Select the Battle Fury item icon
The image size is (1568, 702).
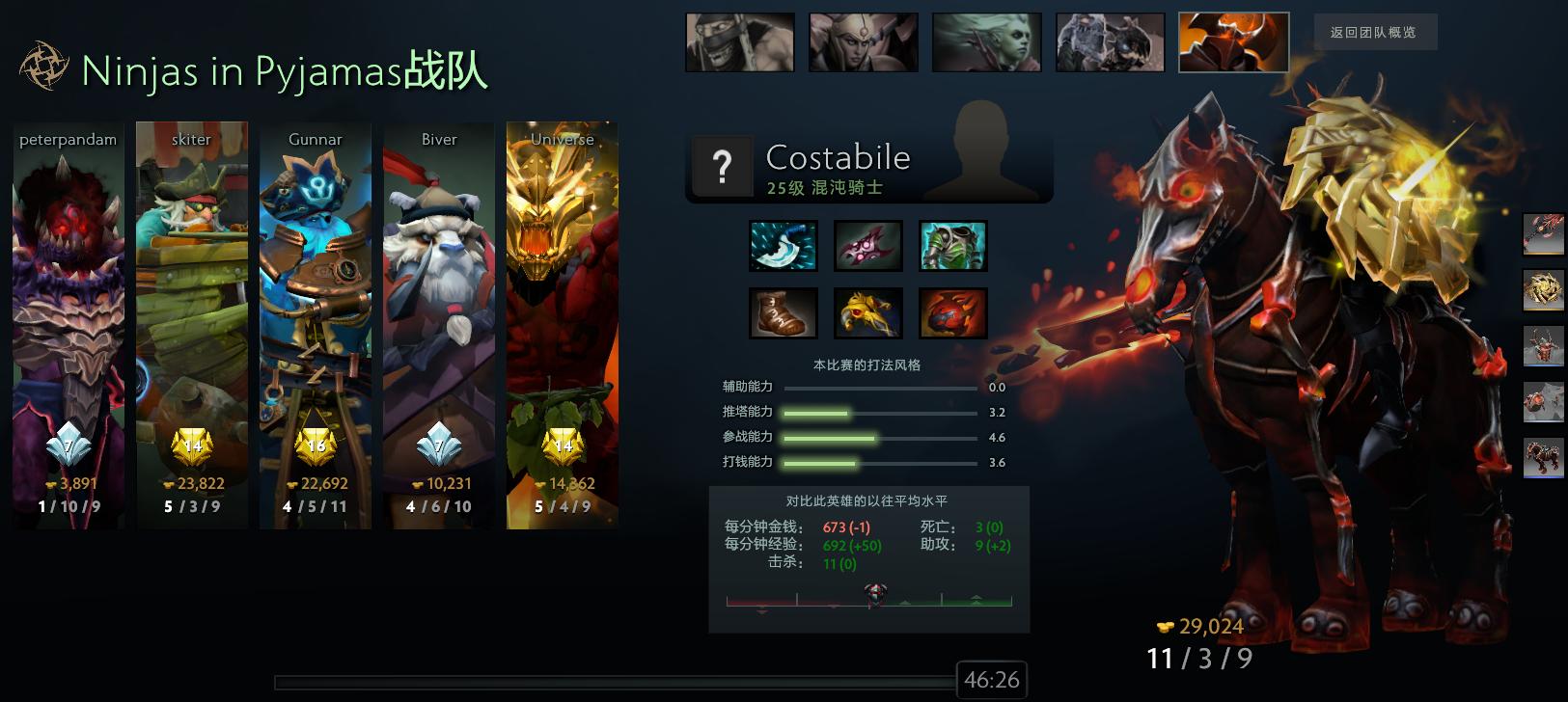[784, 244]
